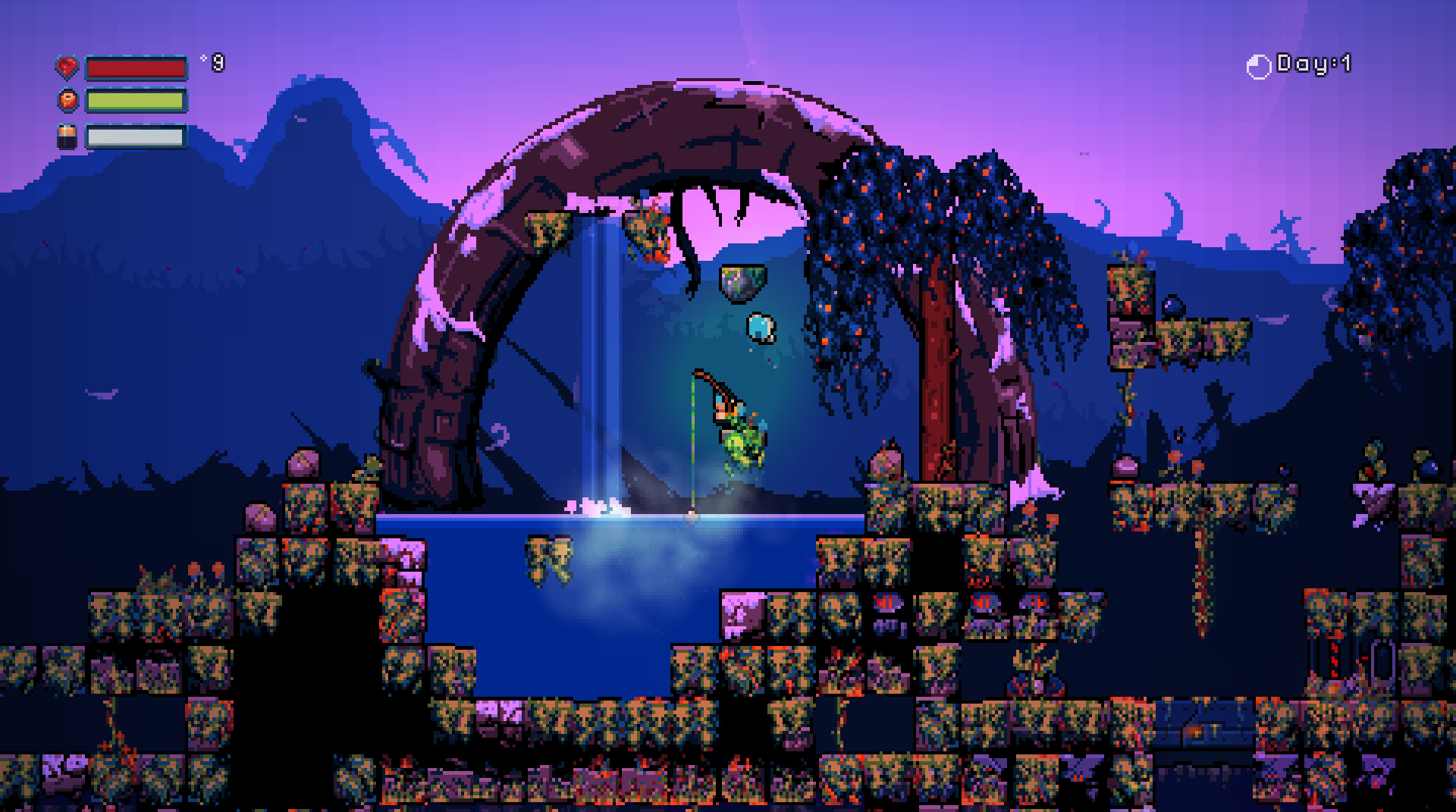Click the moon phase icon beside Day:1
This screenshot has width=1456, height=812.
click(1258, 65)
